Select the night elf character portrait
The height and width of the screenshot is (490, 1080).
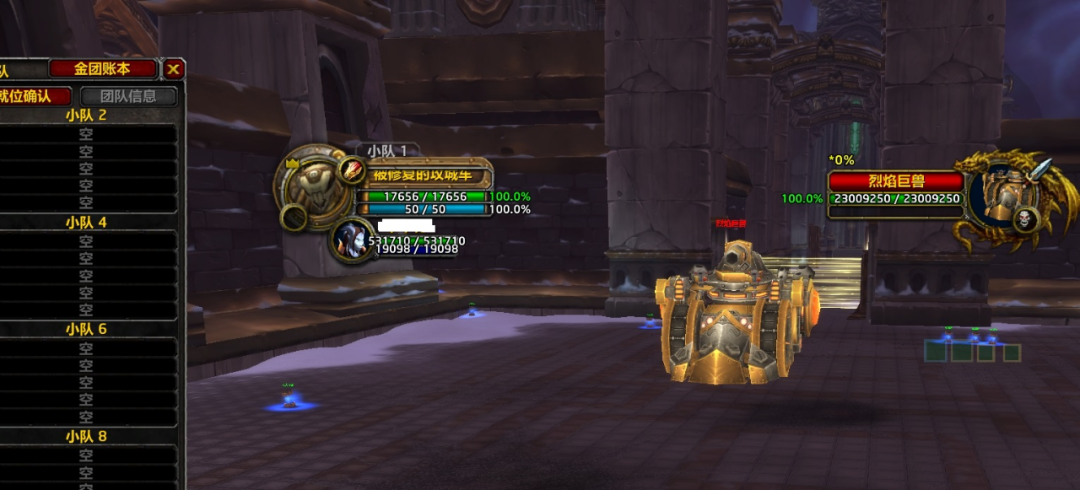(349, 240)
